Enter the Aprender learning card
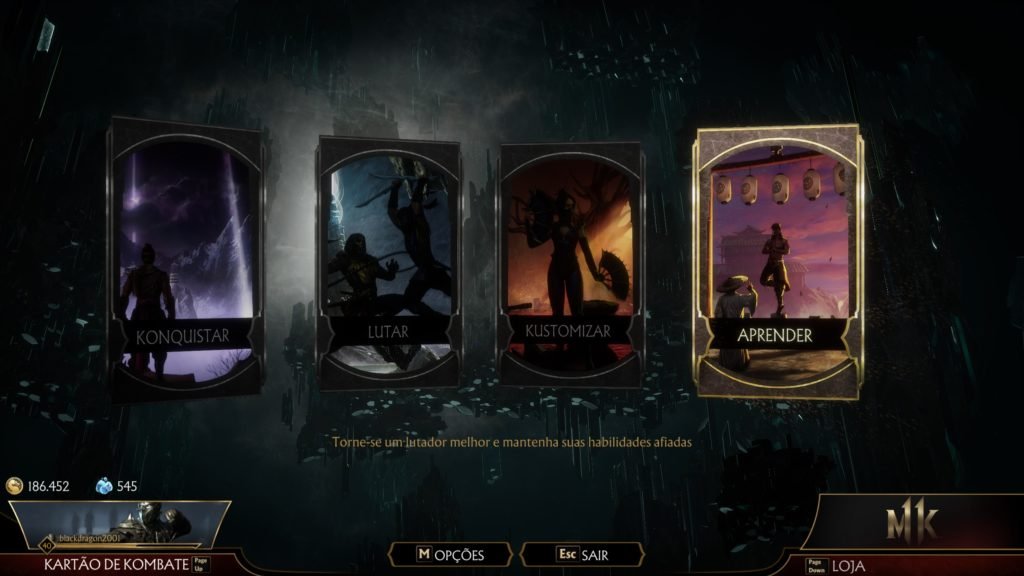The width and height of the screenshot is (1024, 576). pyautogui.click(x=776, y=262)
